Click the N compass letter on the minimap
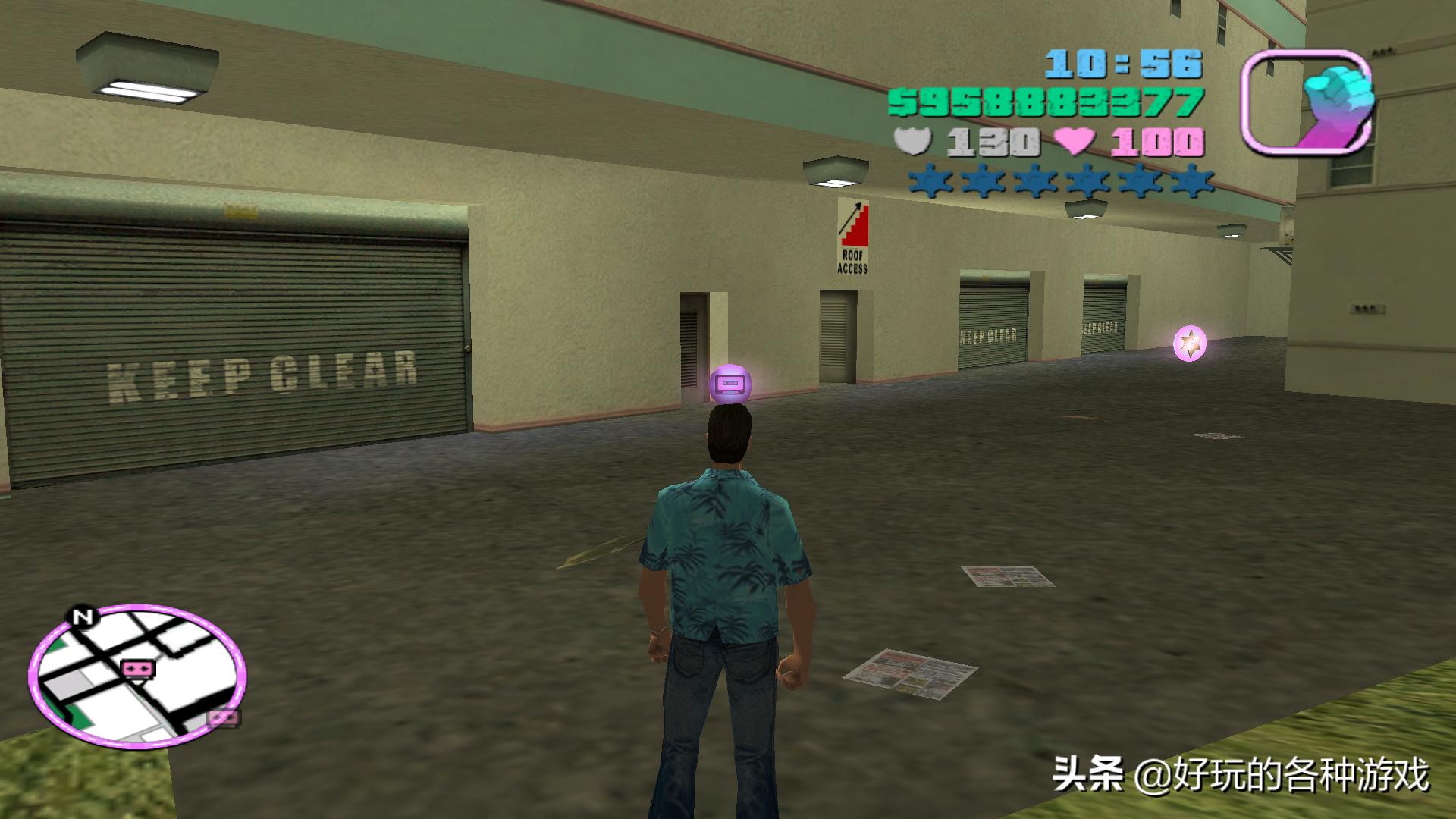Screen dimensions: 1456x819 coord(83,618)
